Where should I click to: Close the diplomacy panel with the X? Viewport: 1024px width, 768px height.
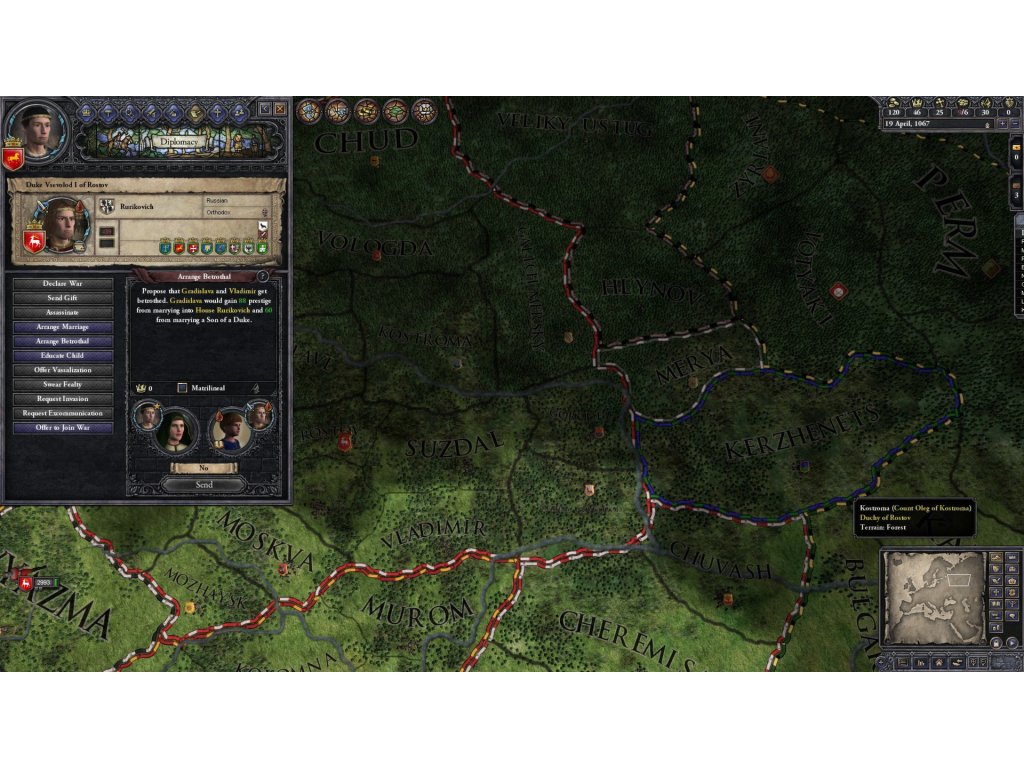coord(280,108)
